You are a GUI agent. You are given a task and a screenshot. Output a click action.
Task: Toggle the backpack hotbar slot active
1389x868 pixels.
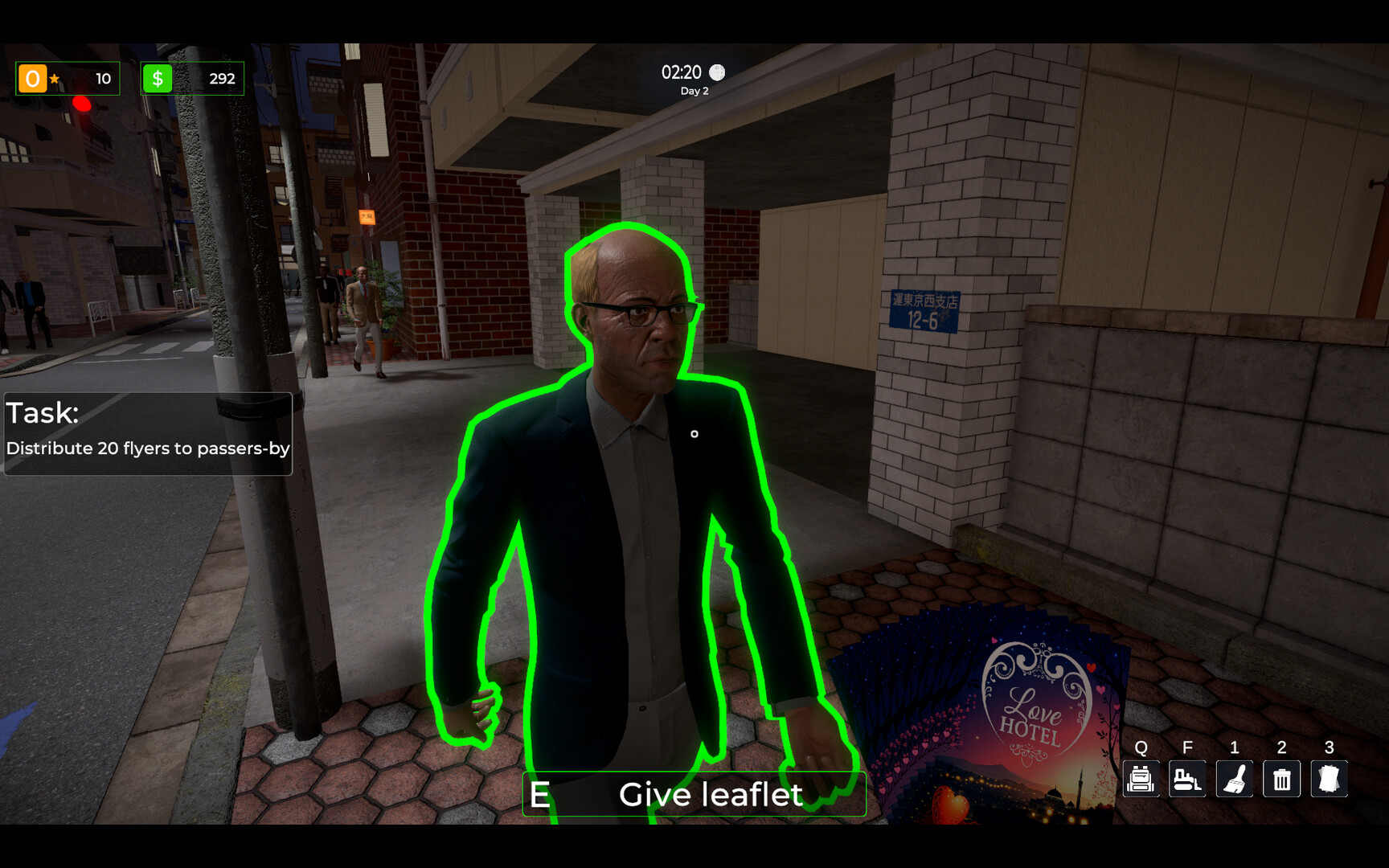click(1141, 779)
